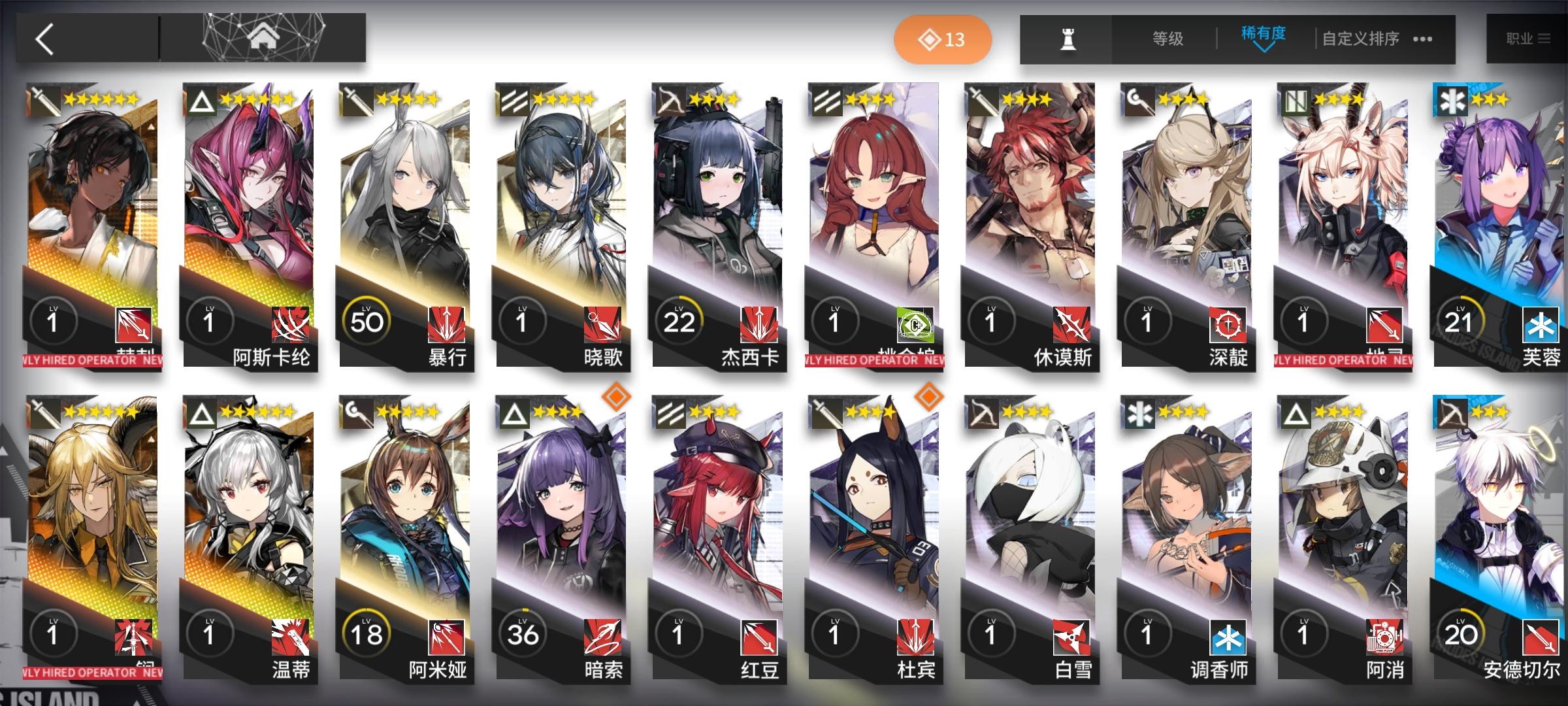Open the ellipsis extra sorting options menu
The height and width of the screenshot is (706, 1568).
click(x=1422, y=39)
